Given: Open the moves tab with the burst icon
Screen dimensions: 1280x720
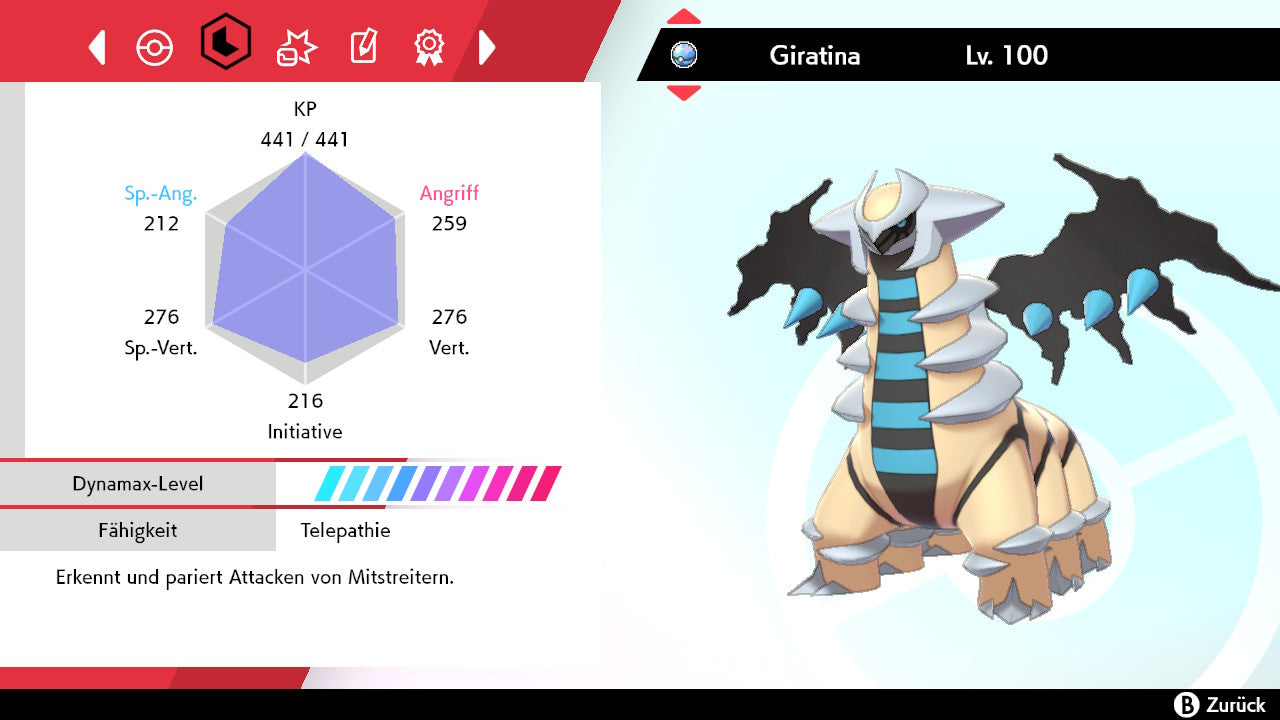Looking at the screenshot, I should pos(296,47).
